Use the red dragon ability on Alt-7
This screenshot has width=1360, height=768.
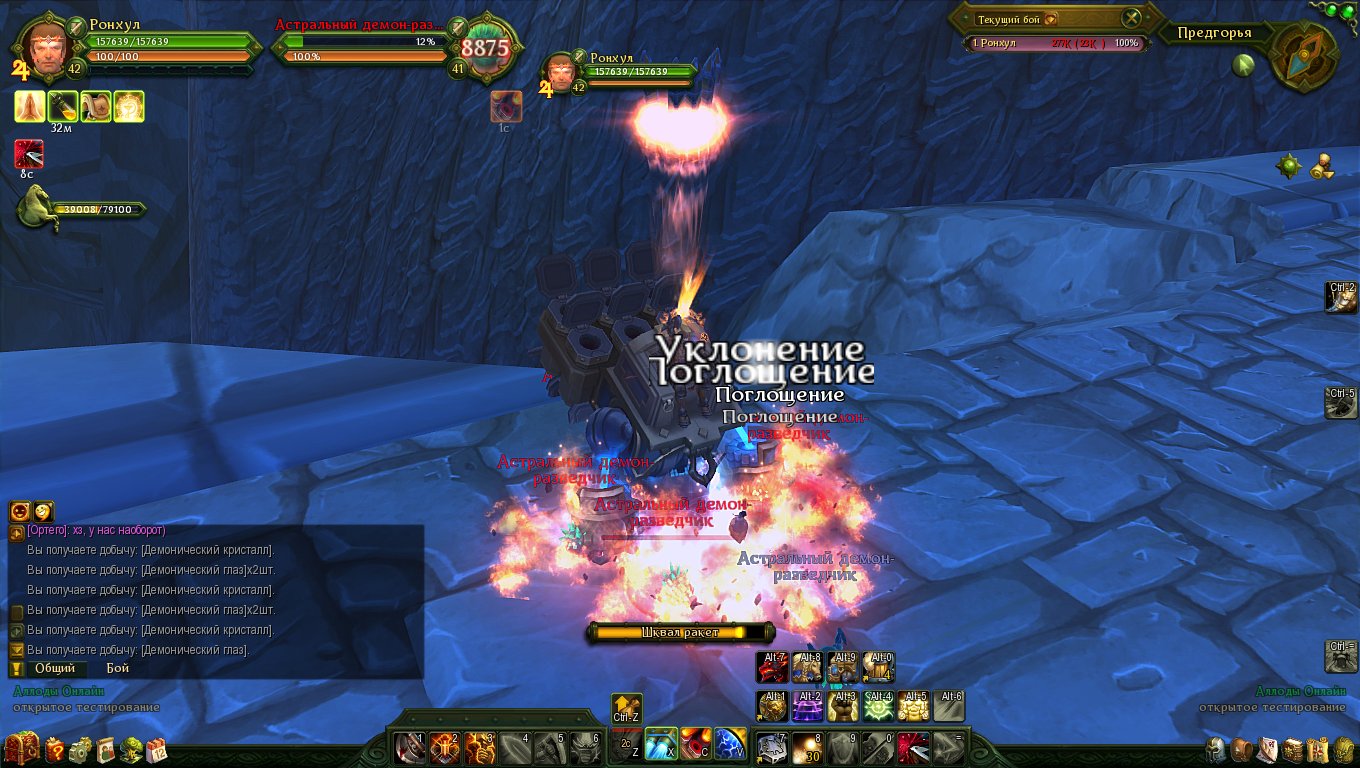click(772, 668)
